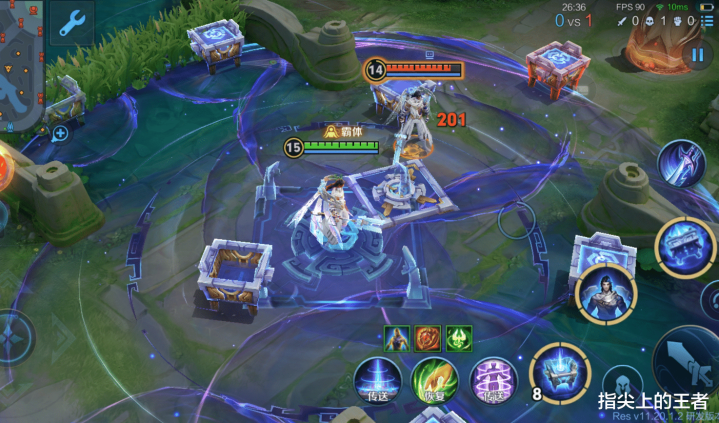Select the hero figure buff icon

(x=398, y=338)
